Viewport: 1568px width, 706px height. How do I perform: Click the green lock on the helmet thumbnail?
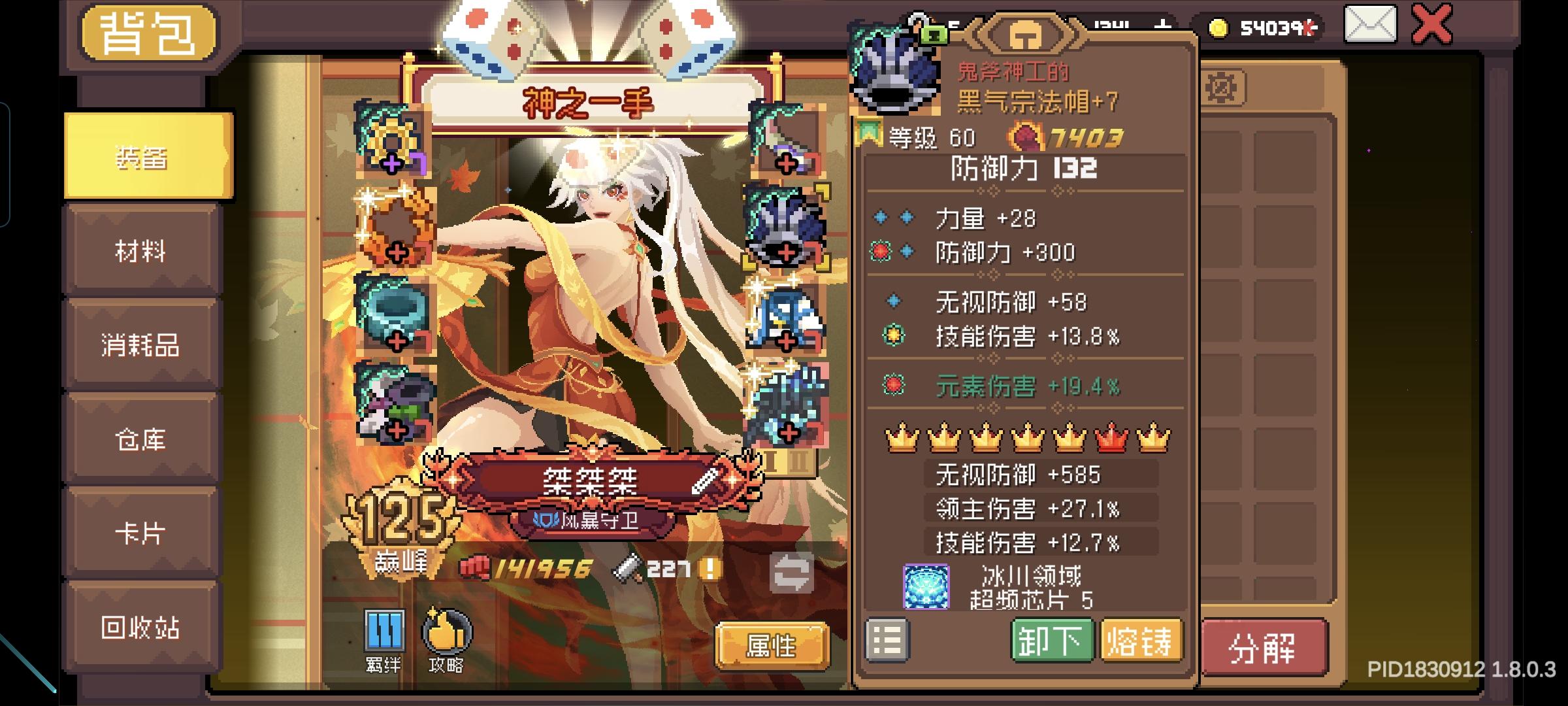tap(936, 34)
